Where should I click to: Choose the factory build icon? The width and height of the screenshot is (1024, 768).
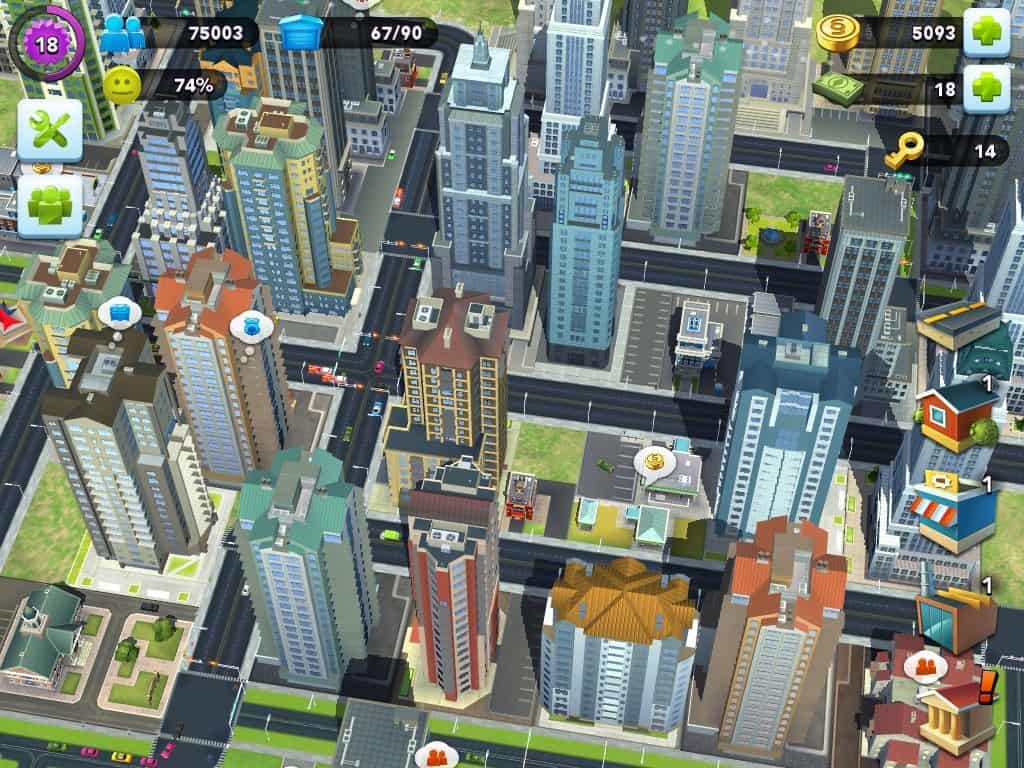(x=955, y=612)
